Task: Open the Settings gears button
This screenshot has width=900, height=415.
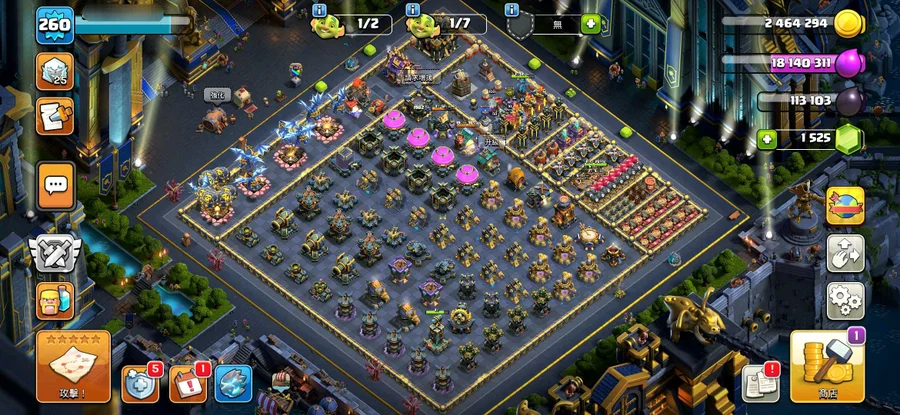Action: point(845,299)
